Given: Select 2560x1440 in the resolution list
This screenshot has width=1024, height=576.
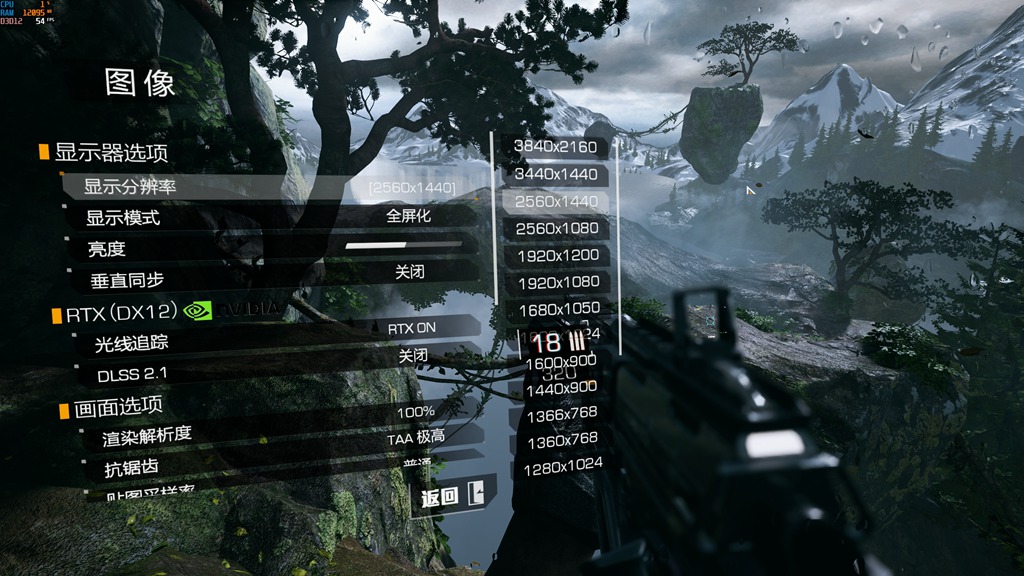Looking at the screenshot, I should pyautogui.click(x=555, y=201).
